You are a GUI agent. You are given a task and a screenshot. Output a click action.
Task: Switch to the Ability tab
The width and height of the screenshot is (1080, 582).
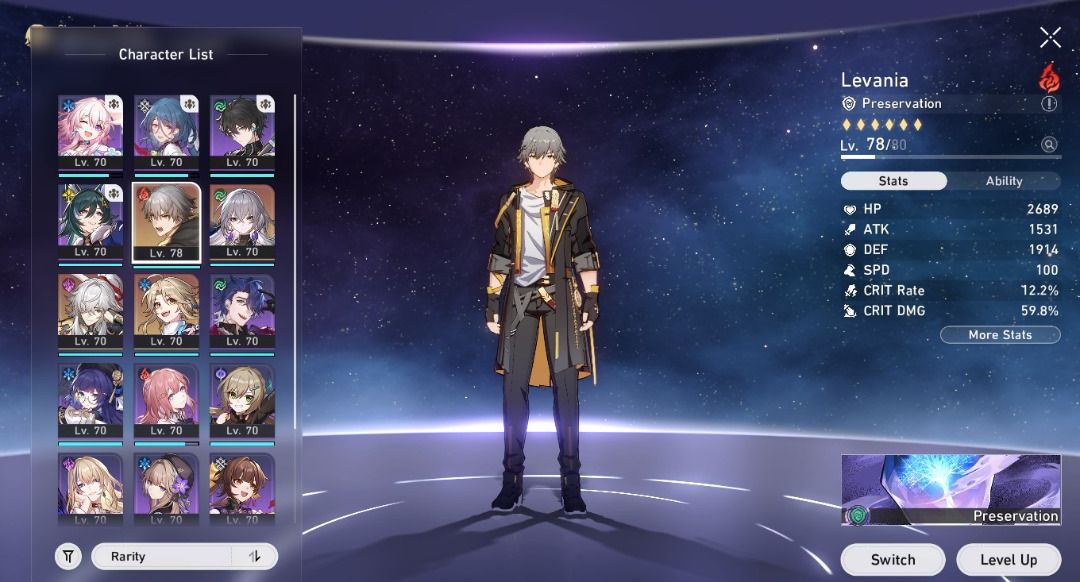(1004, 181)
